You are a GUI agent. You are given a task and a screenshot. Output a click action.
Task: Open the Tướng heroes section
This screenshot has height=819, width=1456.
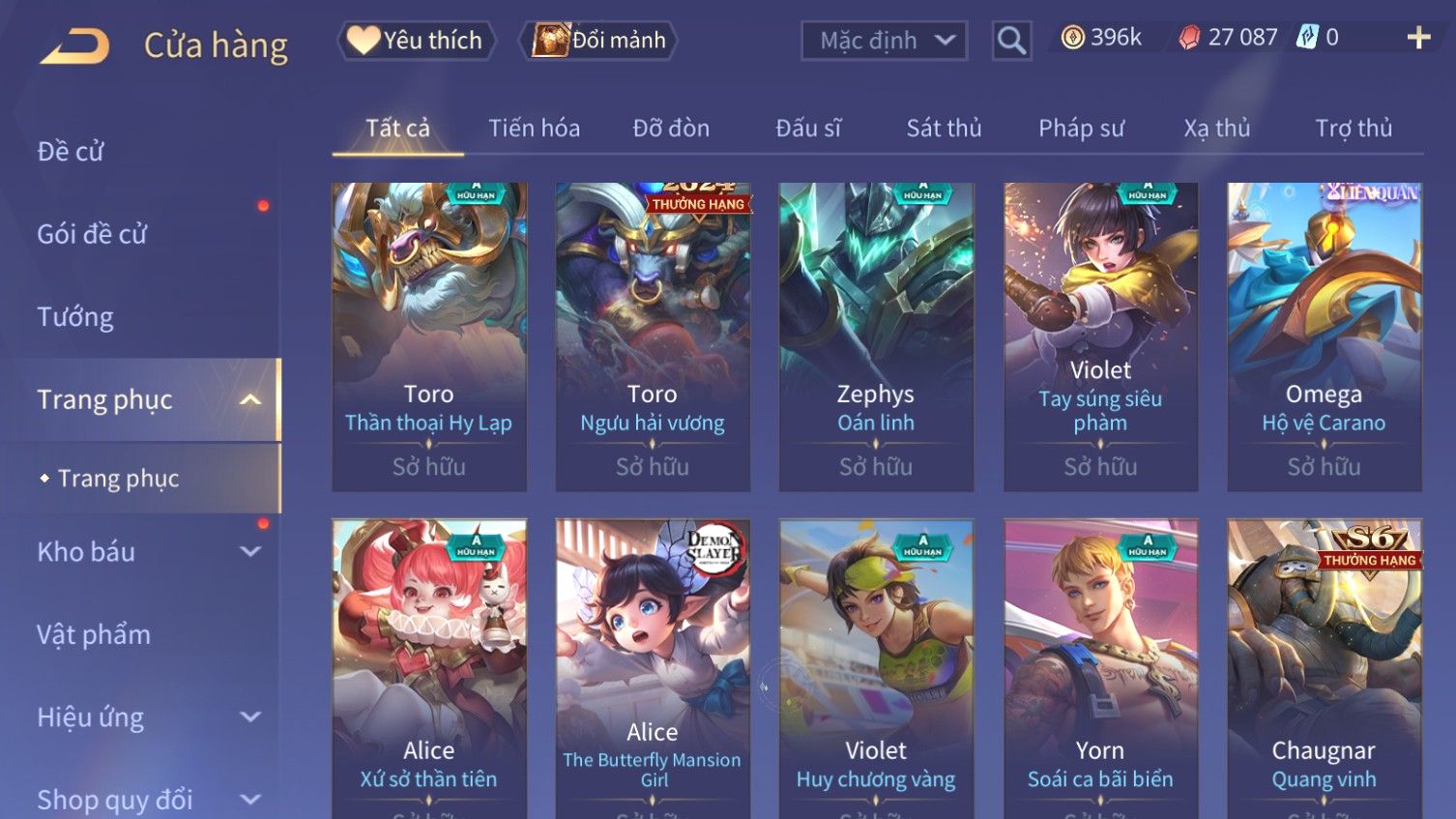click(75, 317)
